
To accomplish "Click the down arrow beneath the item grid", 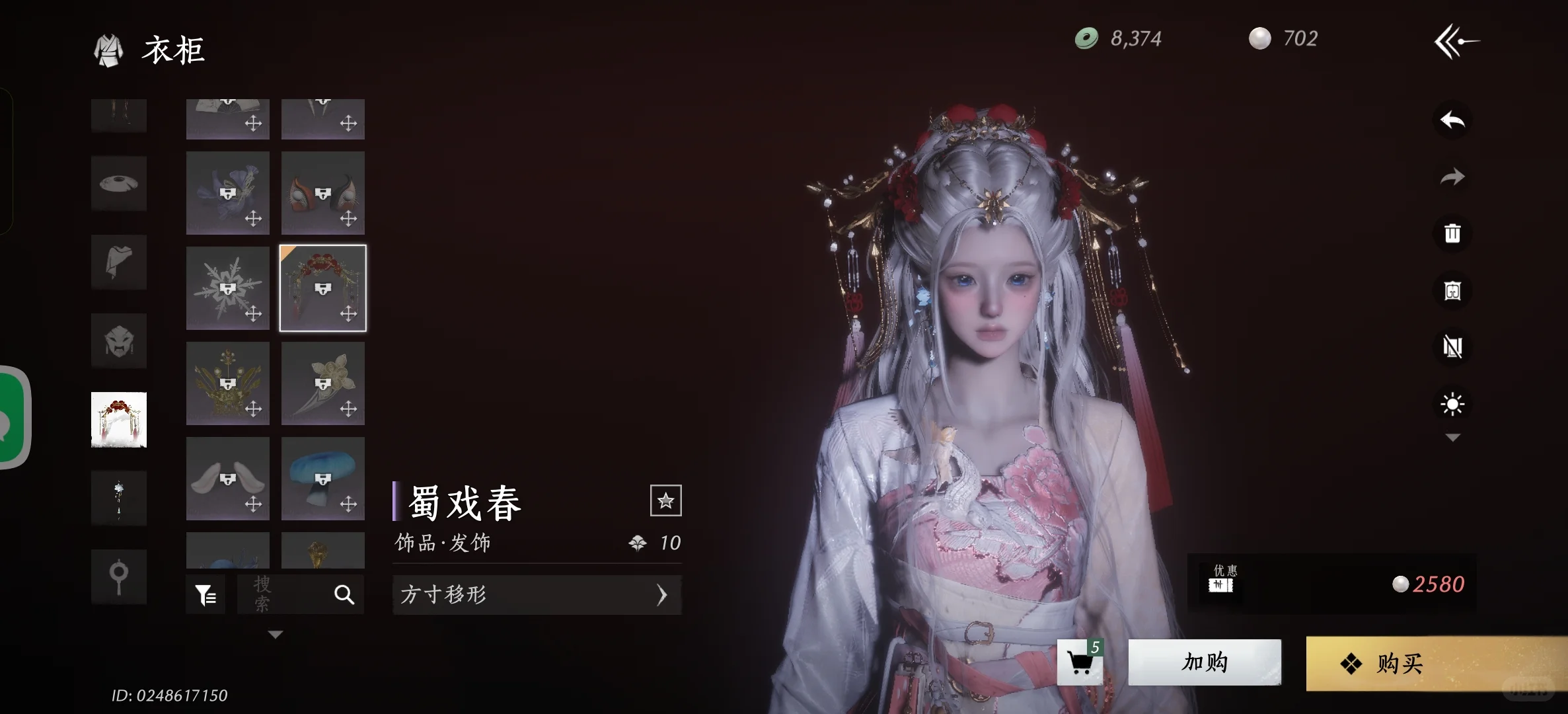I will pyautogui.click(x=275, y=633).
